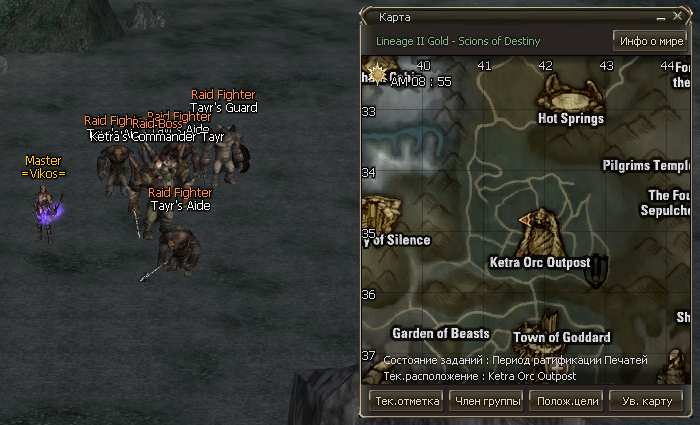This screenshot has width=700, height=425.
Task: Click the Тек.отметка button
Action: pos(407,401)
